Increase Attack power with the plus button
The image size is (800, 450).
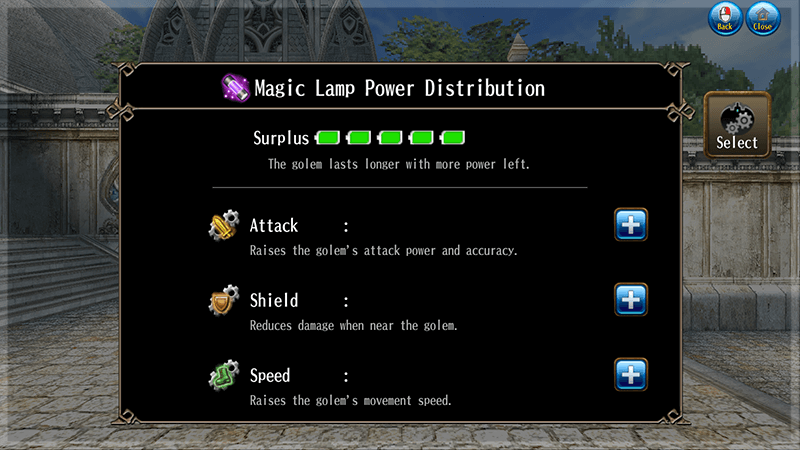(x=630, y=225)
